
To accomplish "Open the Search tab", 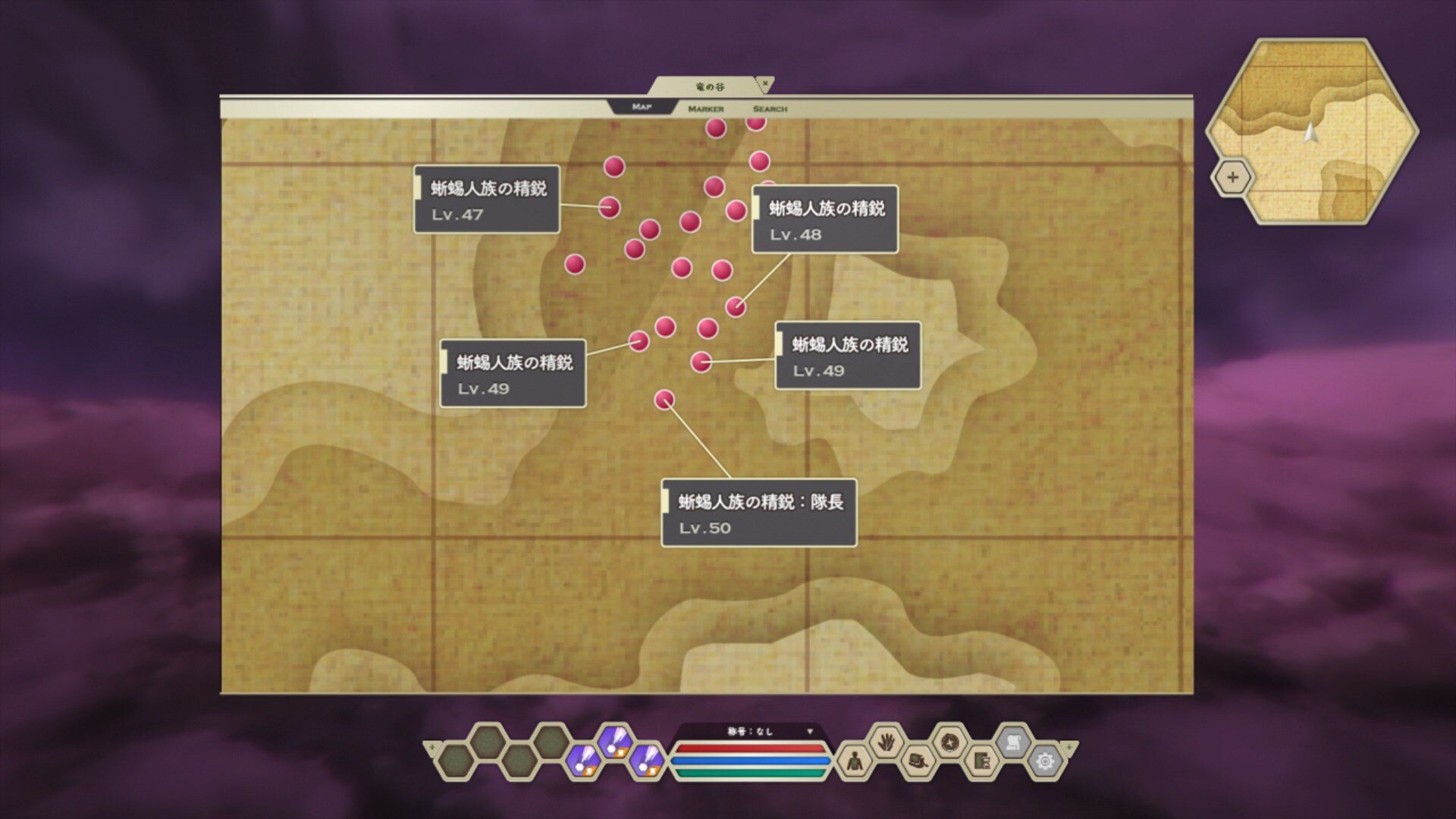I will click(770, 109).
